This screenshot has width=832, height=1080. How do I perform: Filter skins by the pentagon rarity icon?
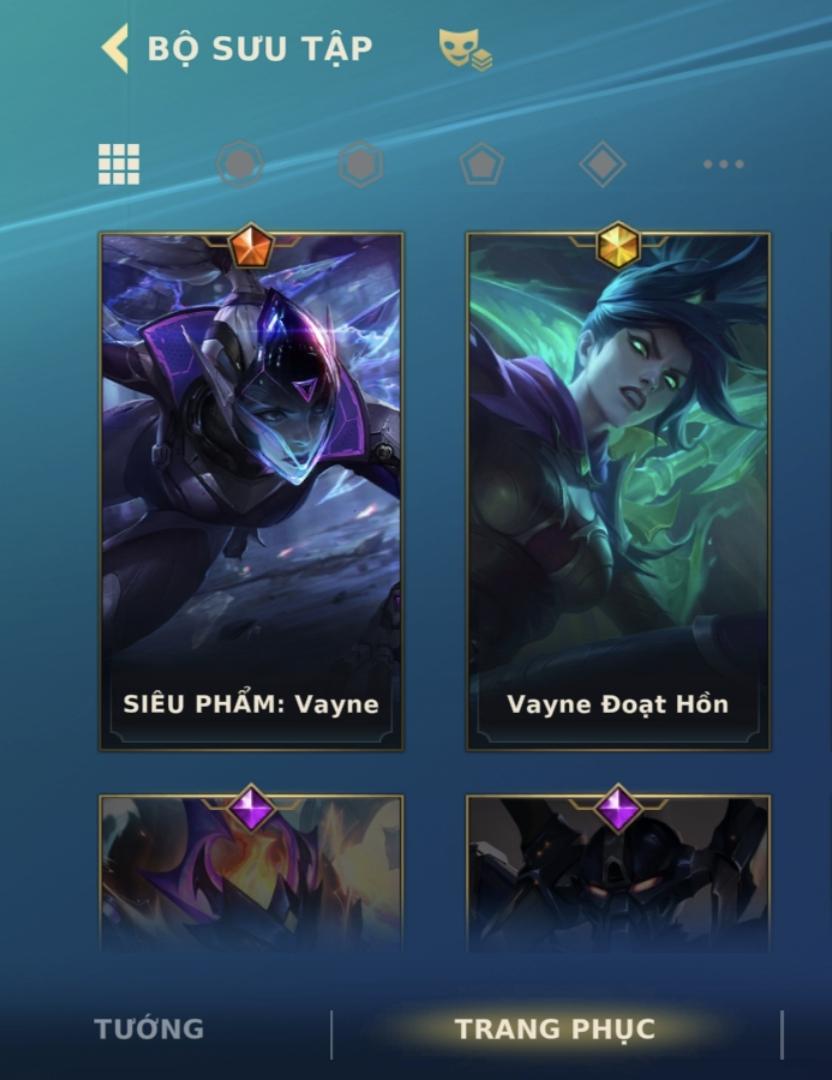481,164
